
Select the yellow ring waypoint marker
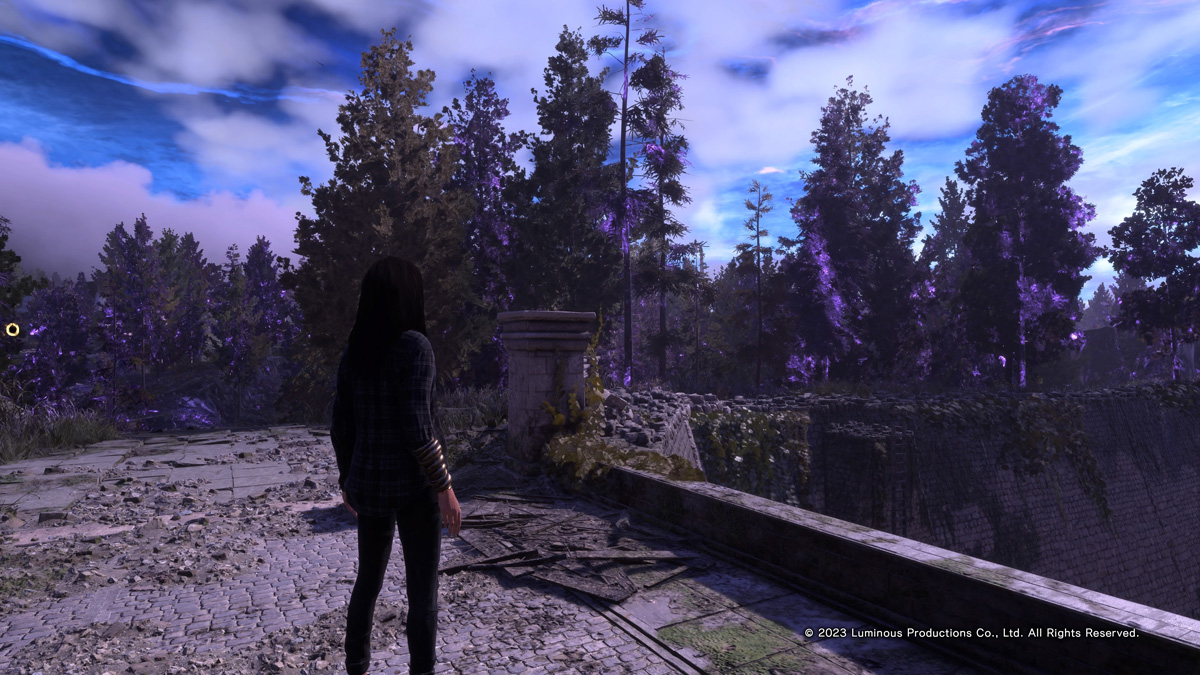(x=12, y=329)
